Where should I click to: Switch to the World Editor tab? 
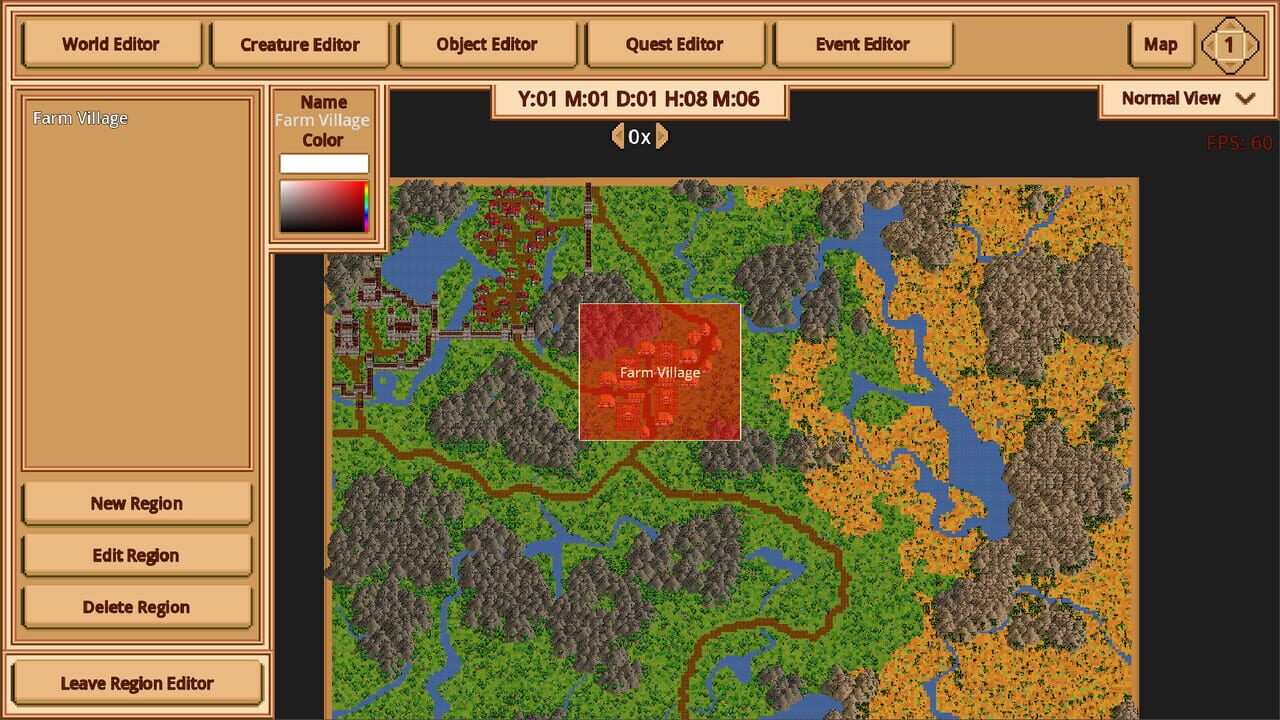coord(111,44)
